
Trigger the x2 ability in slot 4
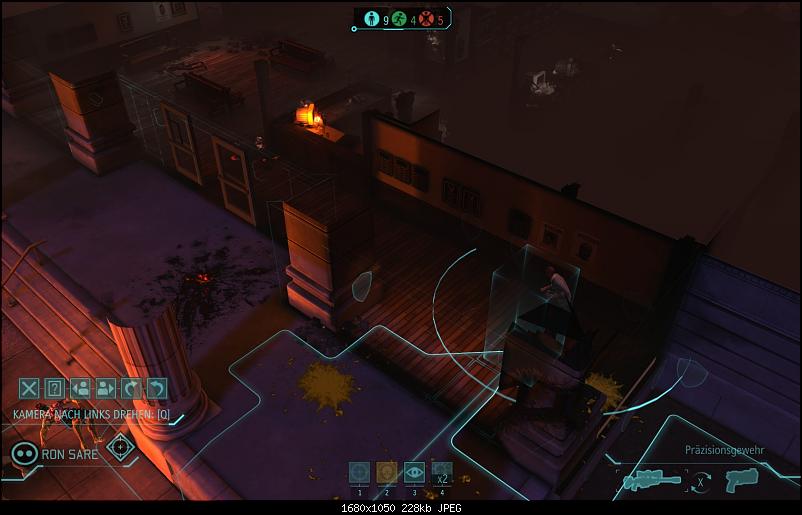441,473
